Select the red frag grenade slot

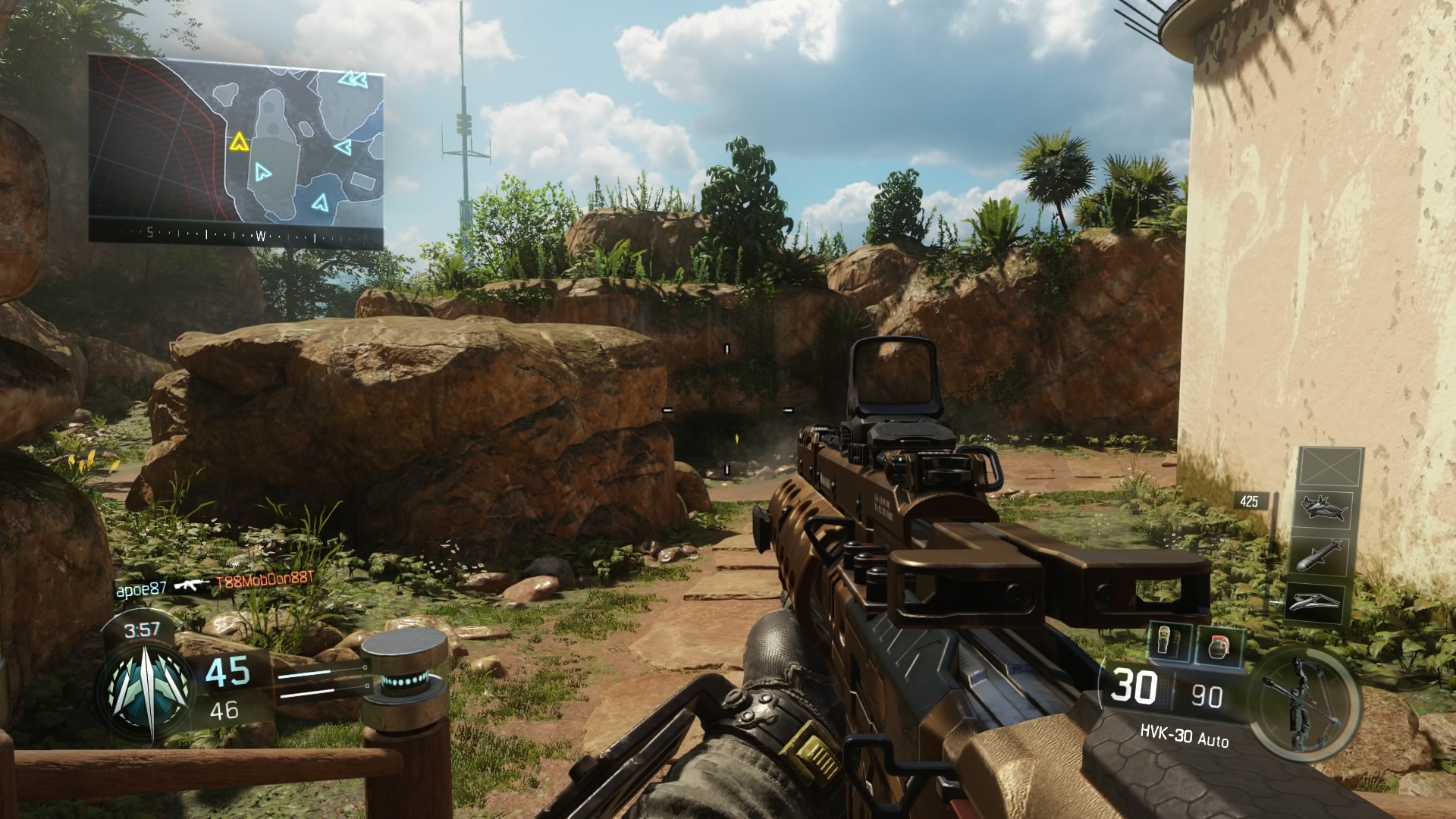coord(1219,645)
